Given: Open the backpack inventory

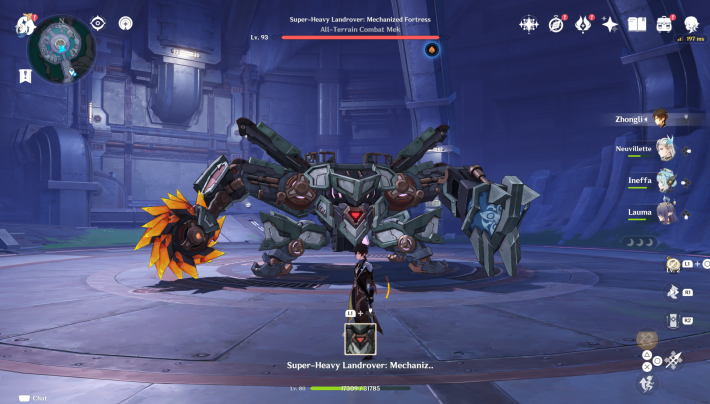Looking at the screenshot, I should [x=664, y=23].
